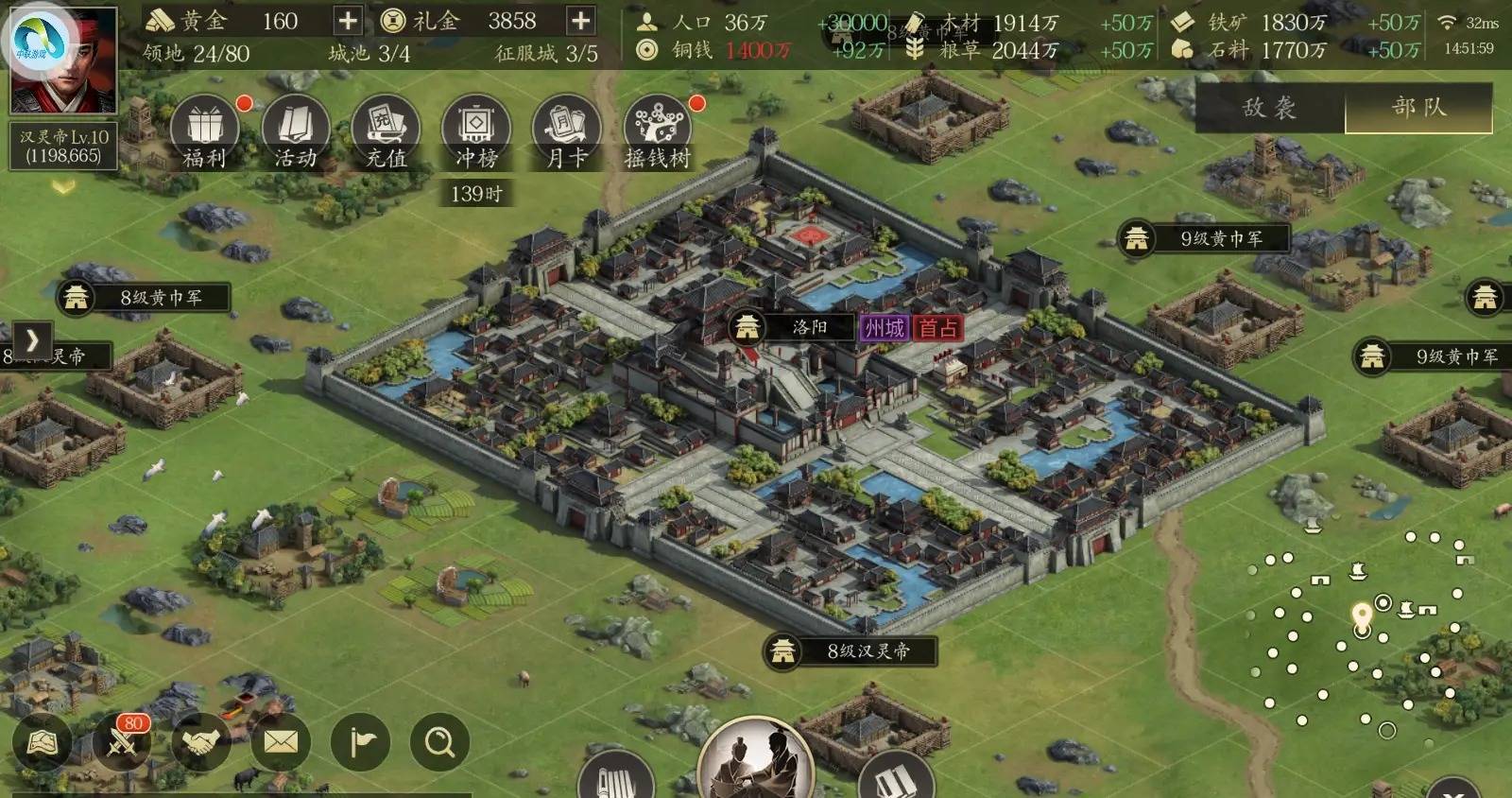Open the world map icon
Screen dimensions: 1512x798
[42, 743]
